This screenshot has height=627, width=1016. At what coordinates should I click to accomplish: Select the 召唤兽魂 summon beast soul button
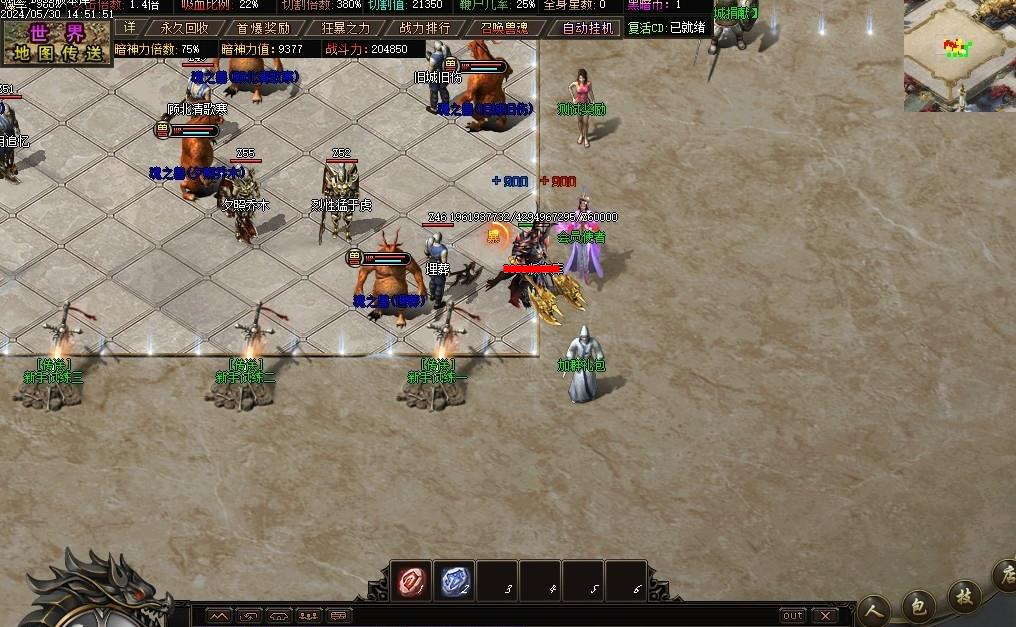[x=503, y=28]
